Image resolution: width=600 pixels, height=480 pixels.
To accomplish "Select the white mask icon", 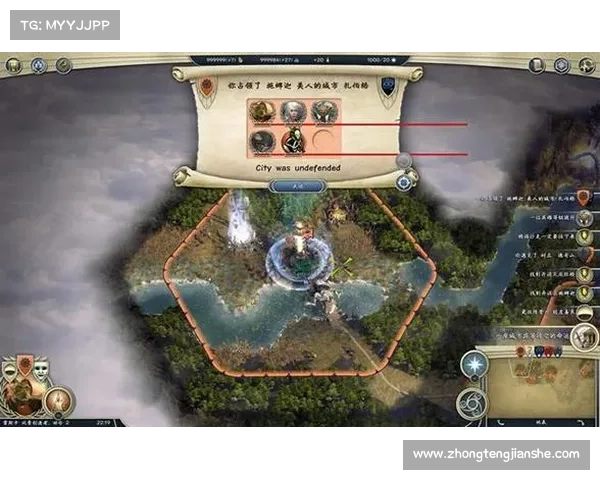I will point(41,368).
